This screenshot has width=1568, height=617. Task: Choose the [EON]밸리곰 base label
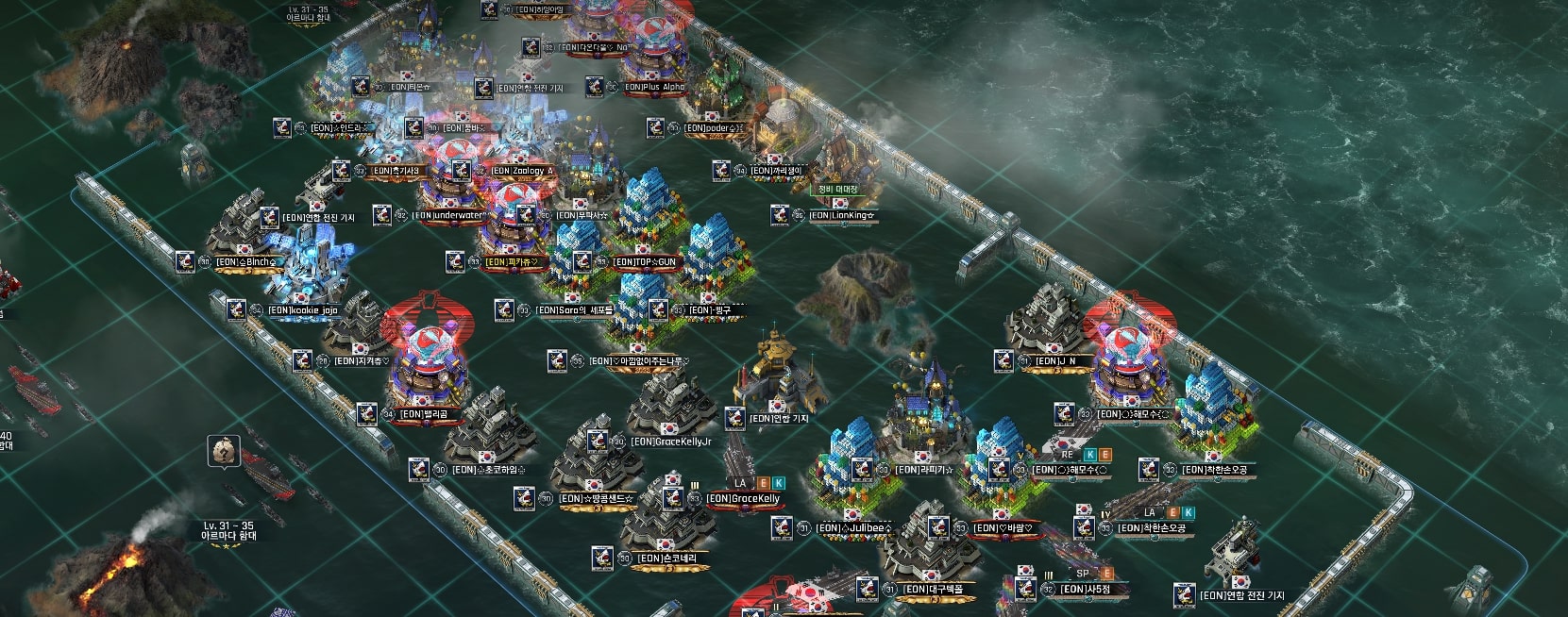(x=423, y=414)
